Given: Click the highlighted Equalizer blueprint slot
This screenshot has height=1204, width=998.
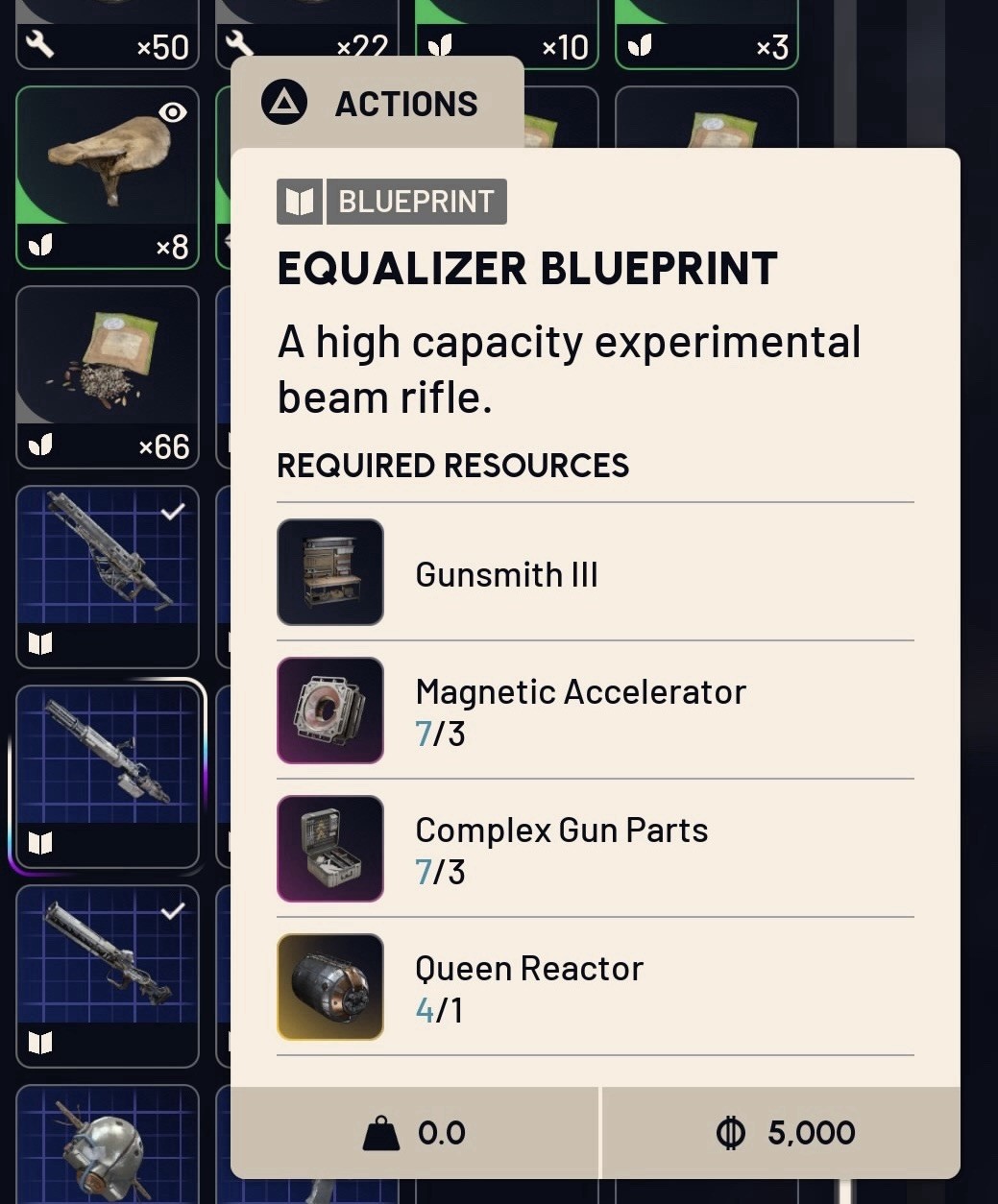Looking at the screenshot, I should [108, 776].
